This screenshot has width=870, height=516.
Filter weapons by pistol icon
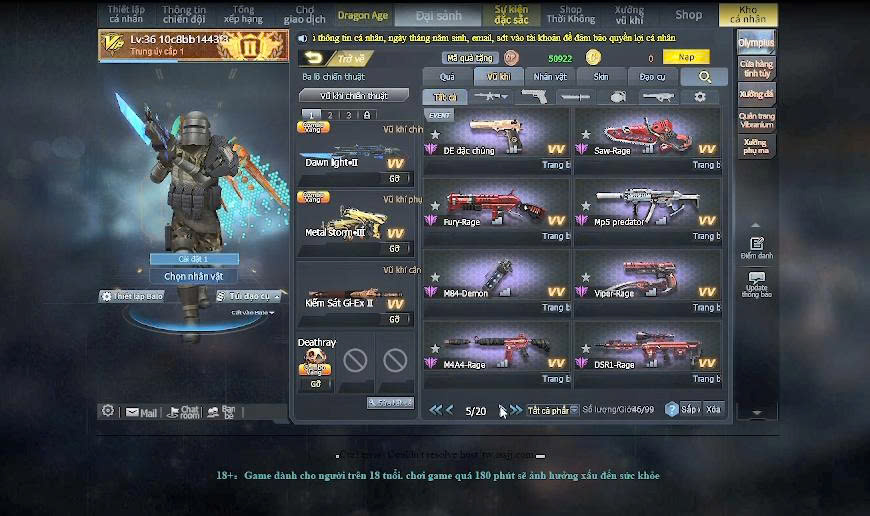click(x=535, y=97)
